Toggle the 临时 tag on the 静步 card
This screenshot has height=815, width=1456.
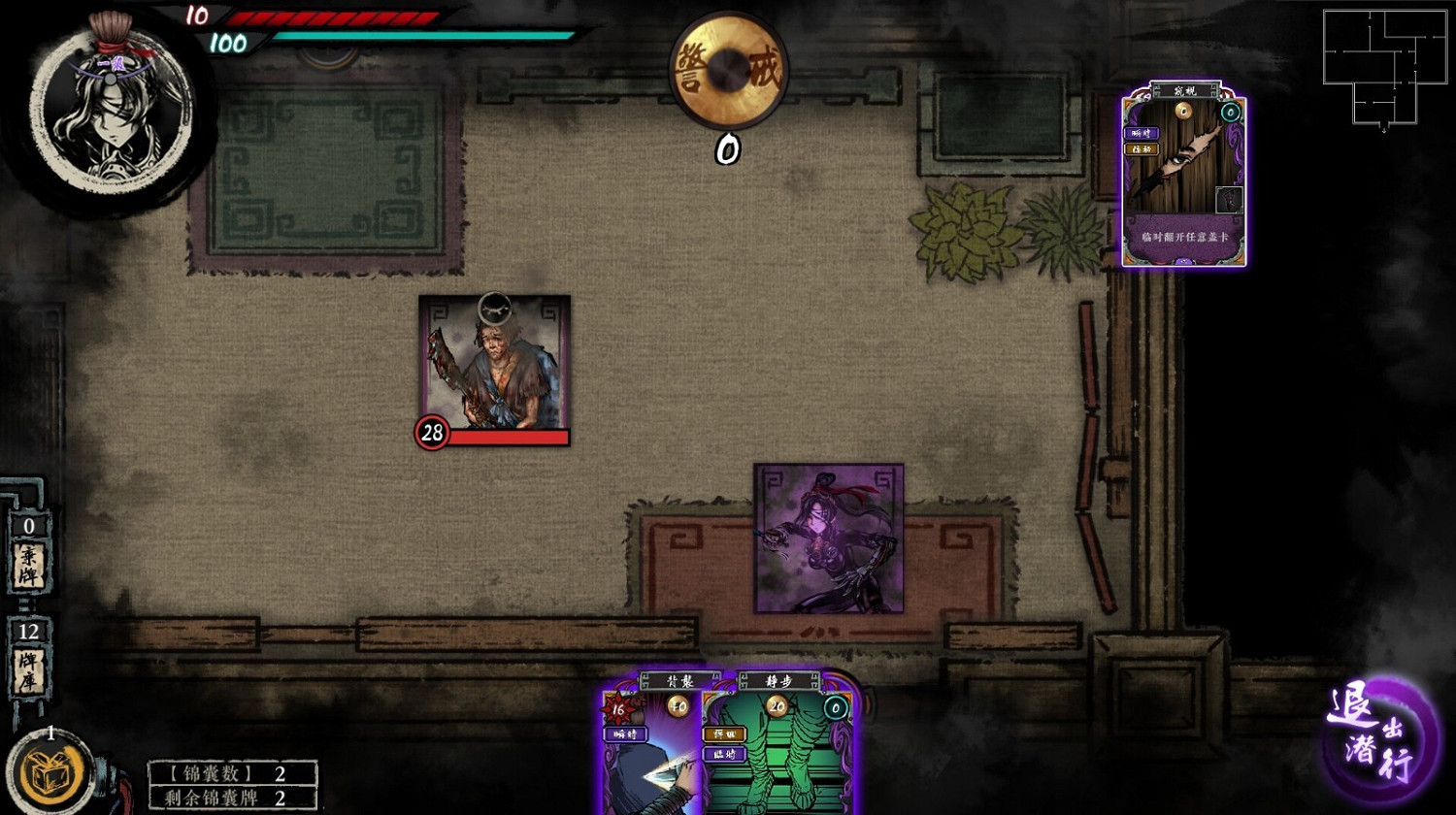tap(723, 756)
